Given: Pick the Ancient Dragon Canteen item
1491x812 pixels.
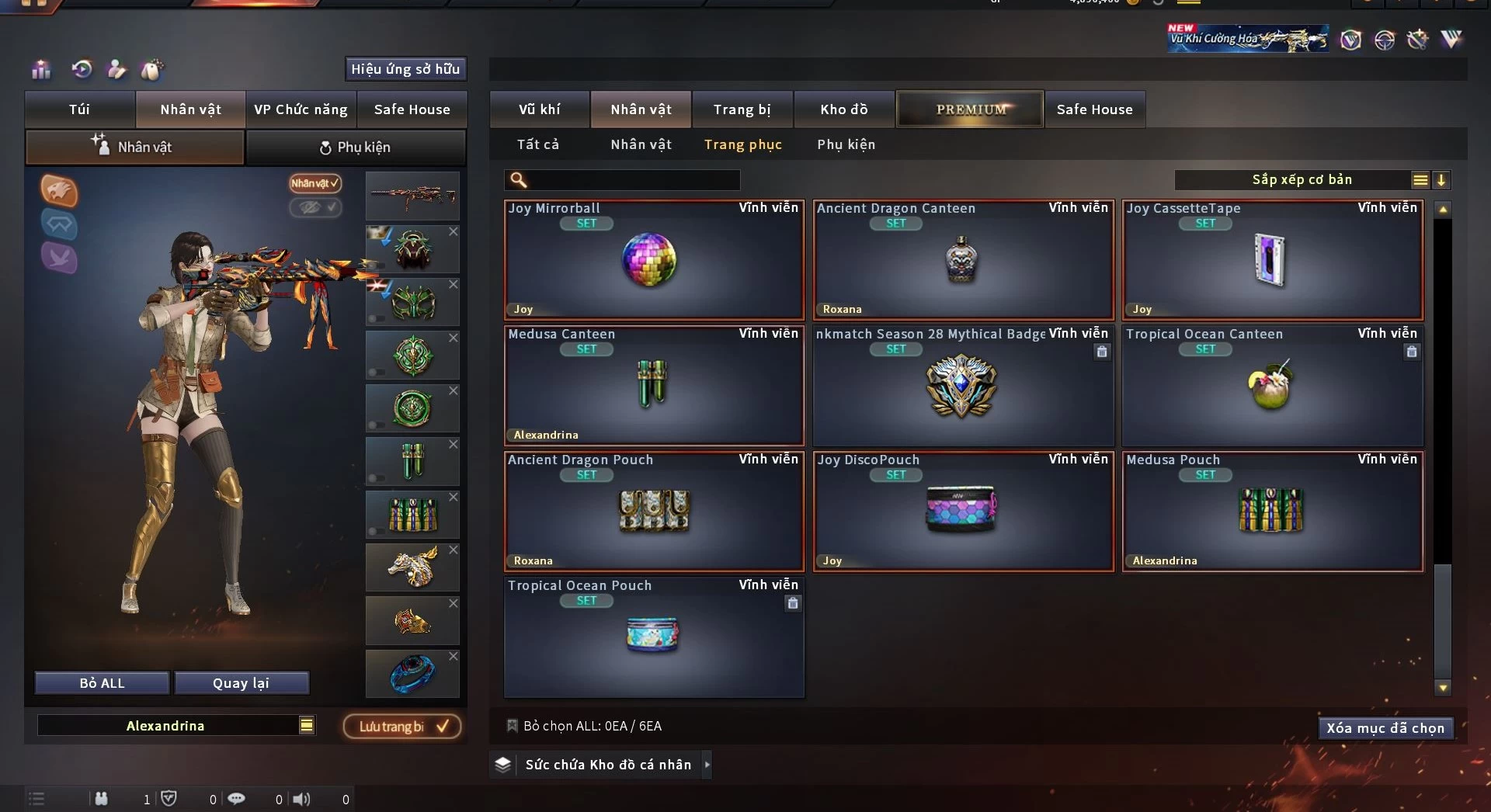Looking at the screenshot, I should coord(962,260).
